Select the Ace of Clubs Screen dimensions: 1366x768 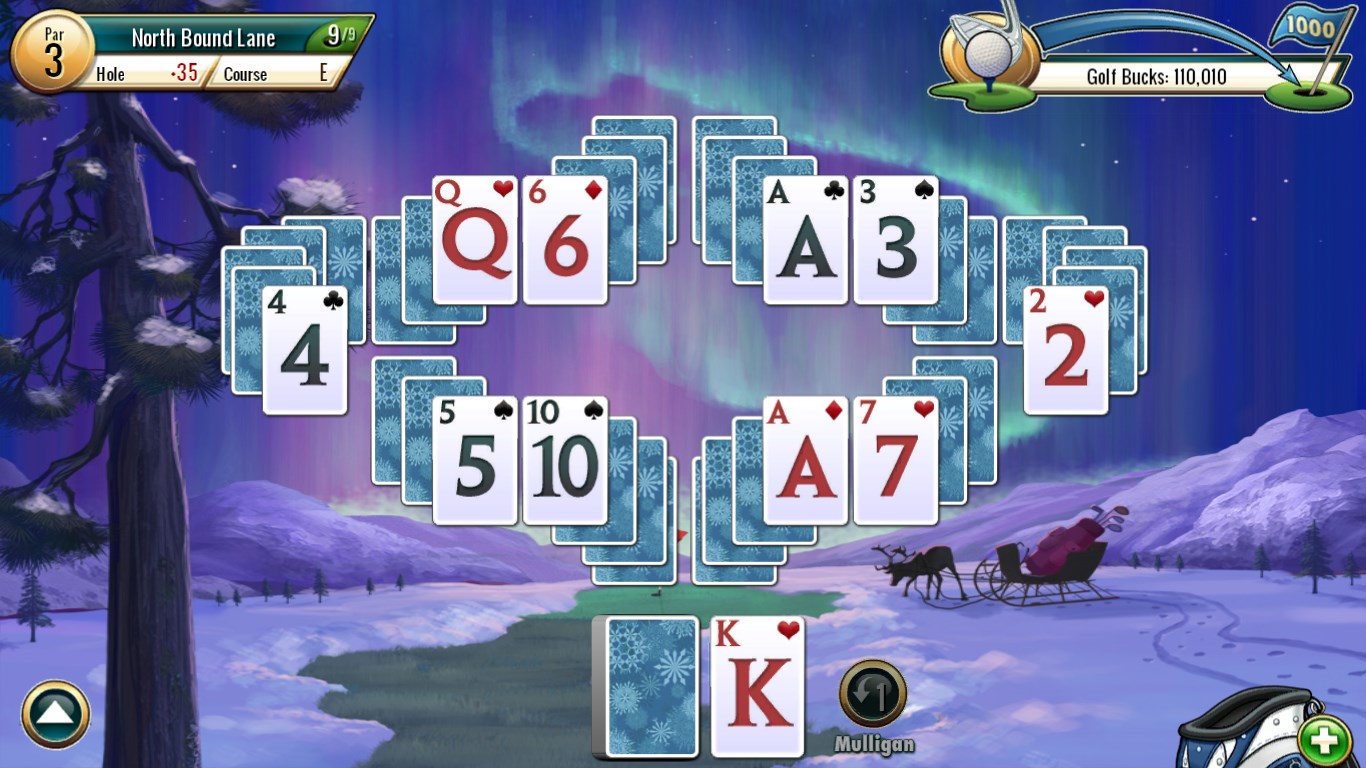pyautogui.click(x=806, y=240)
